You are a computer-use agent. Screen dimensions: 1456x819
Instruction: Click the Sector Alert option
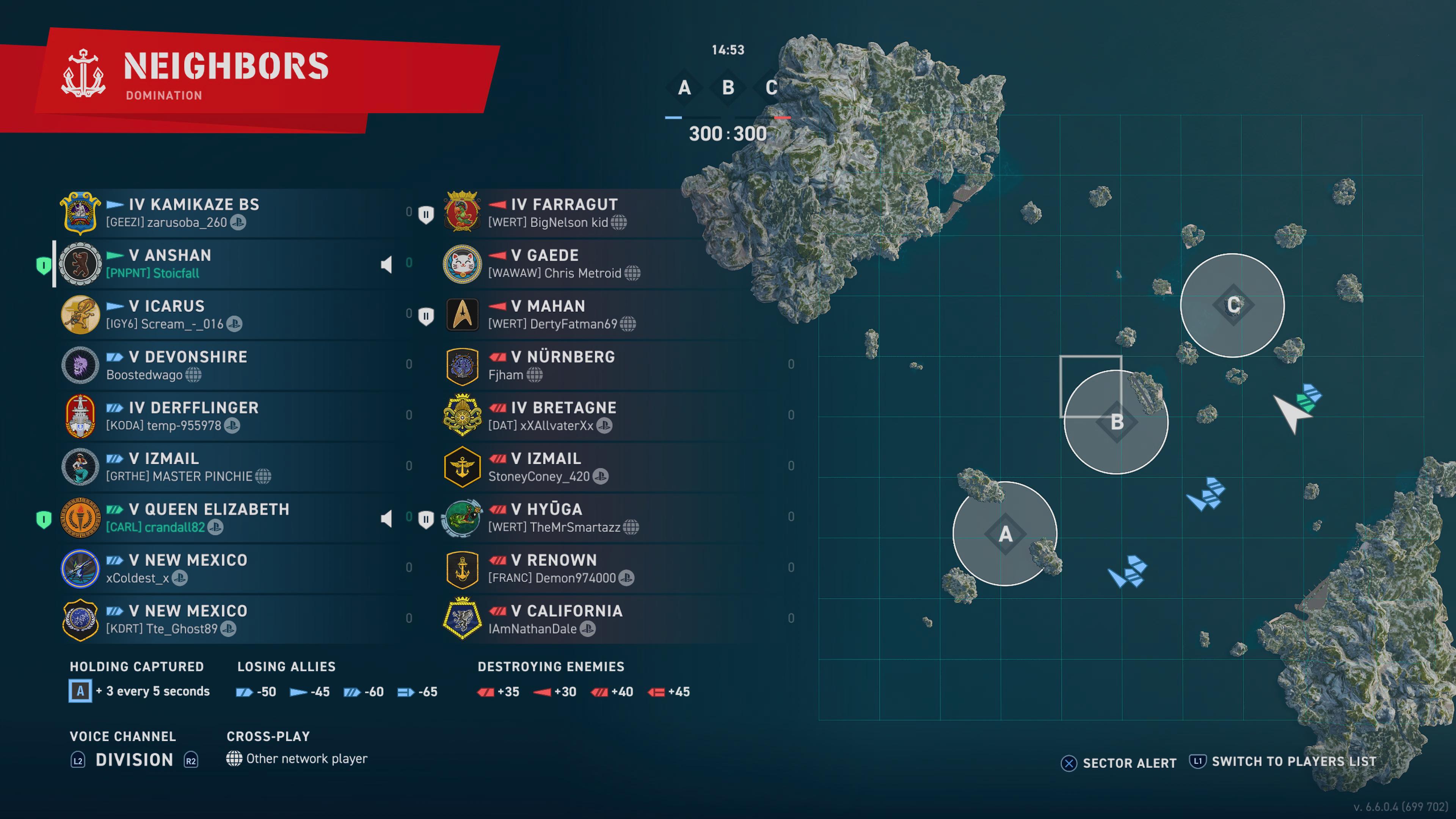click(1119, 763)
